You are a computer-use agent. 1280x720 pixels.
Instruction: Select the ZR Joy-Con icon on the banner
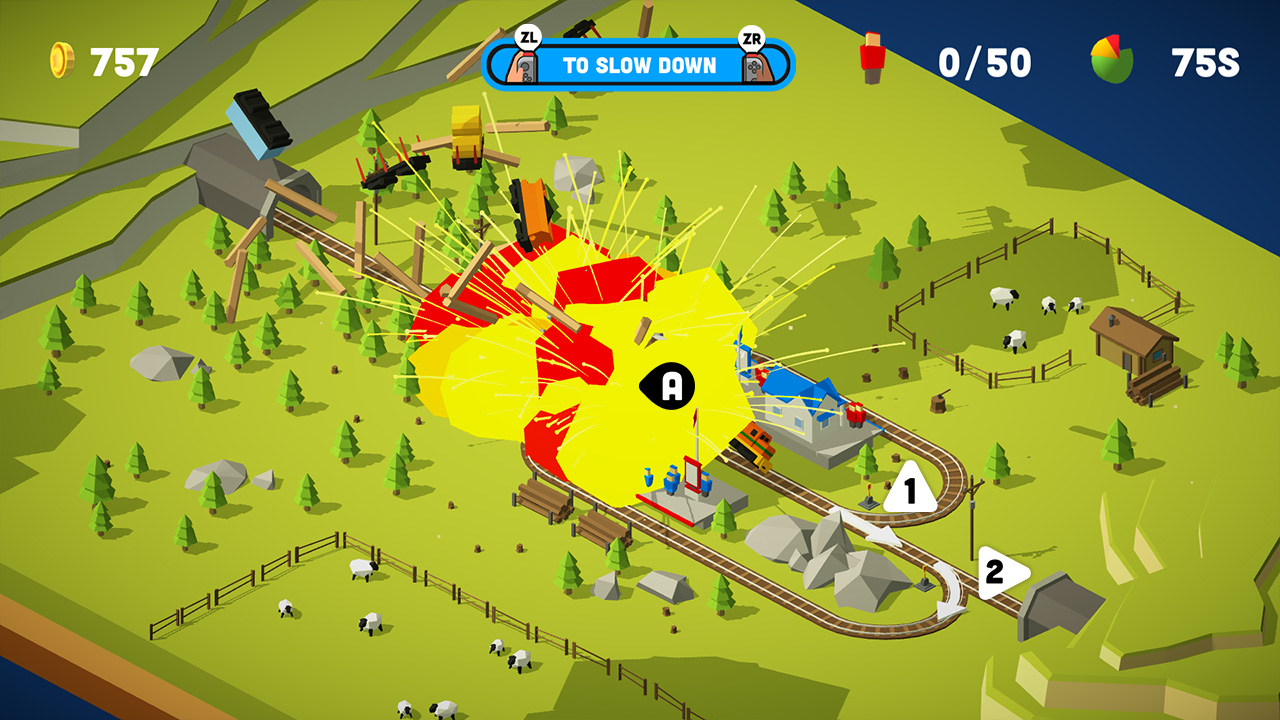click(x=756, y=63)
